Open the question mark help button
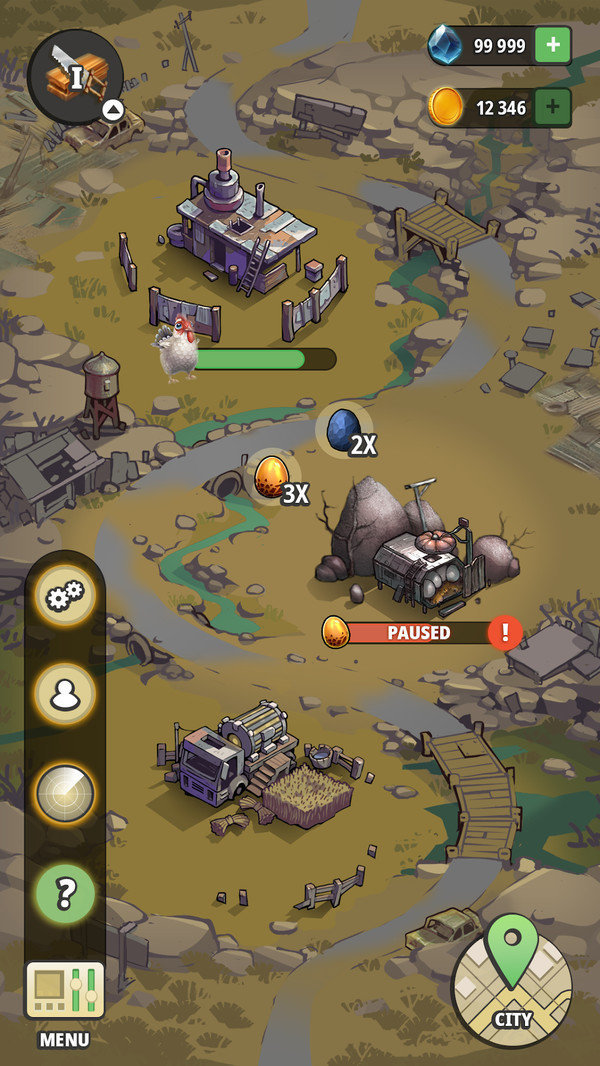The image size is (600, 1066). 66,892
